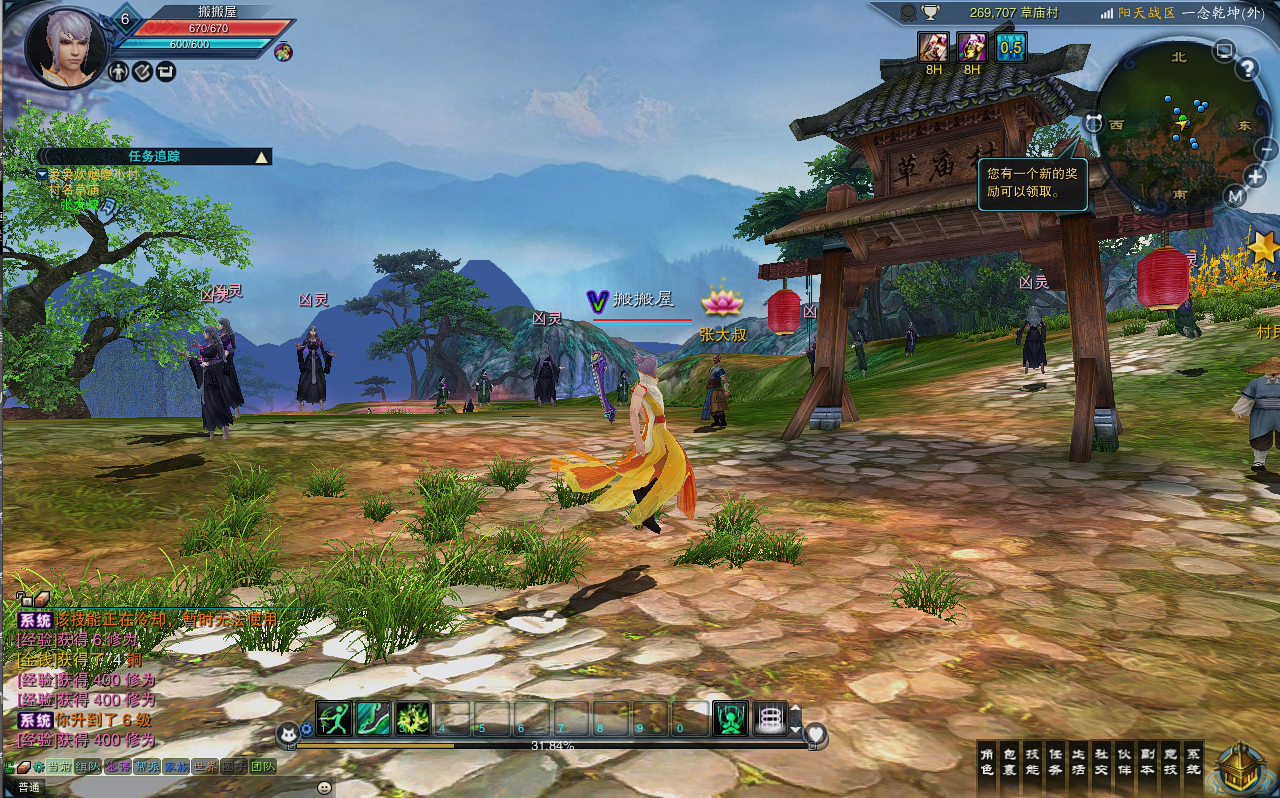Open the chat emoji smiley picker
The height and width of the screenshot is (798, 1280).
coord(324,788)
